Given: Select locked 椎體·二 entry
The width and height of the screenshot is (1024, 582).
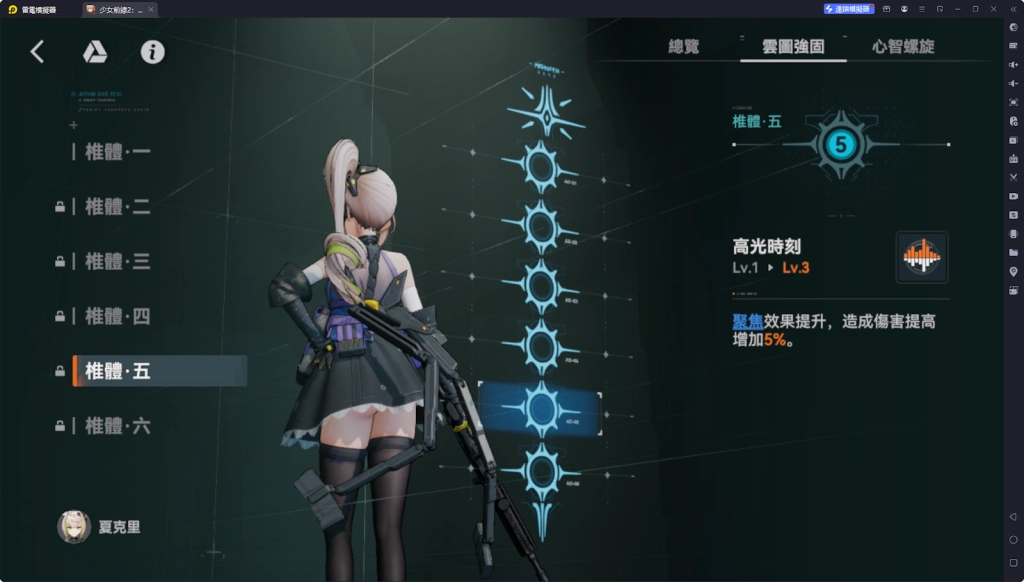Looking at the screenshot, I should tap(117, 207).
